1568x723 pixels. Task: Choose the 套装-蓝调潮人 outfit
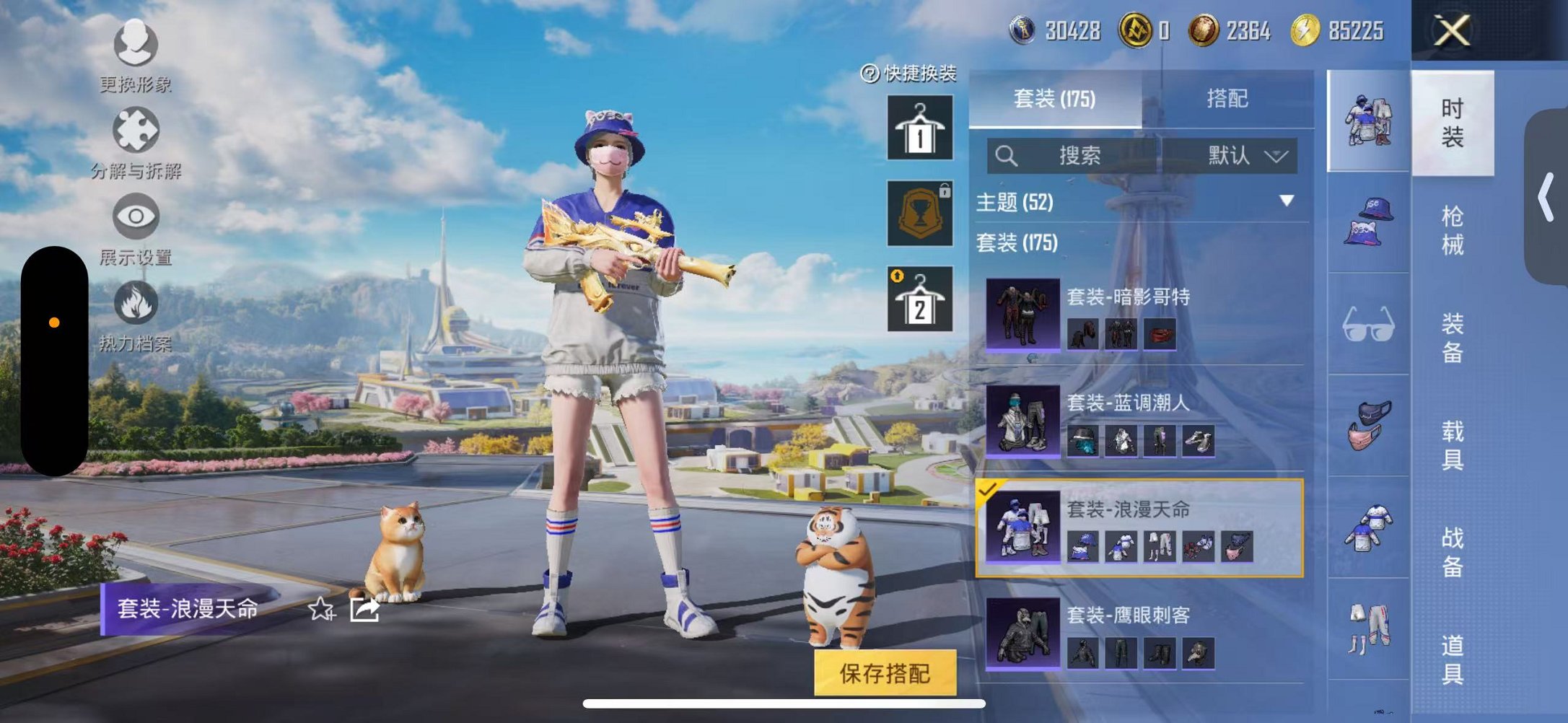[1144, 421]
